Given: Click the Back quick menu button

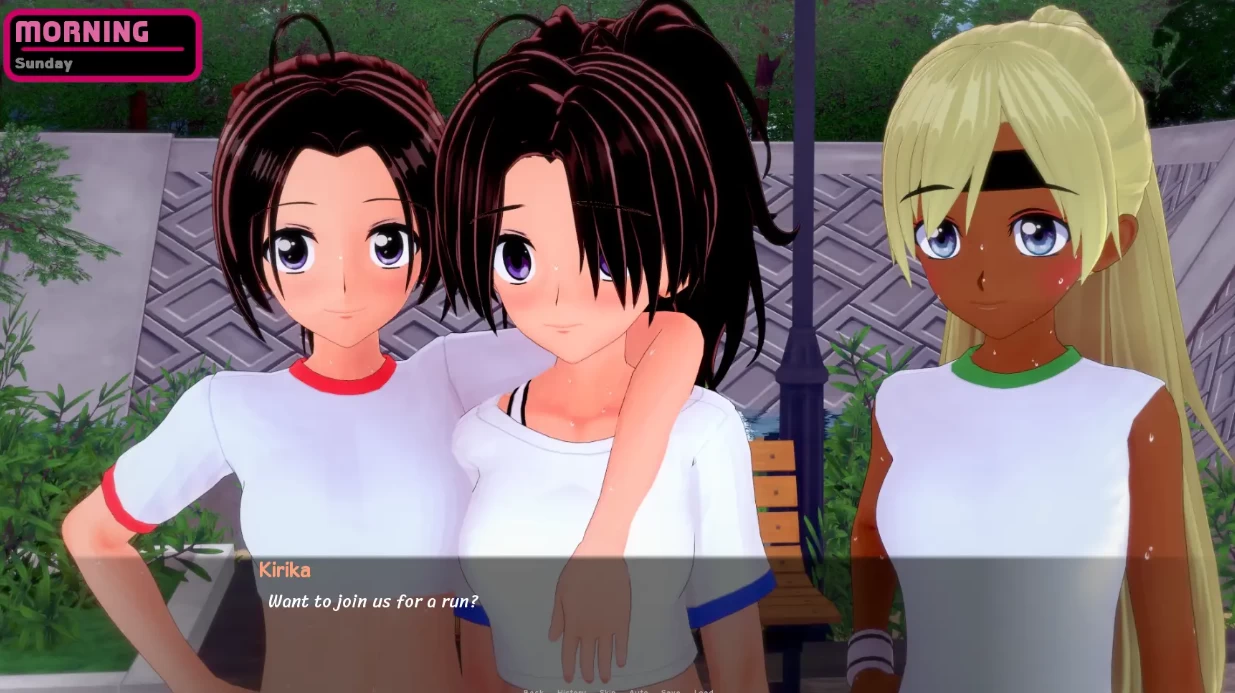Looking at the screenshot, I should tap(533, 691).
